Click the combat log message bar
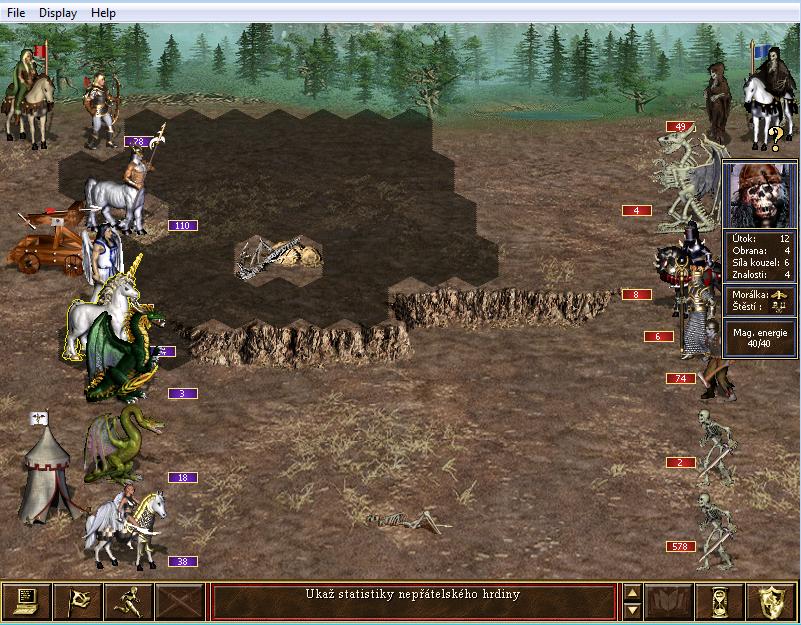Image resolution: width=801 pixels, height=625 pixels. click(413, 602)
